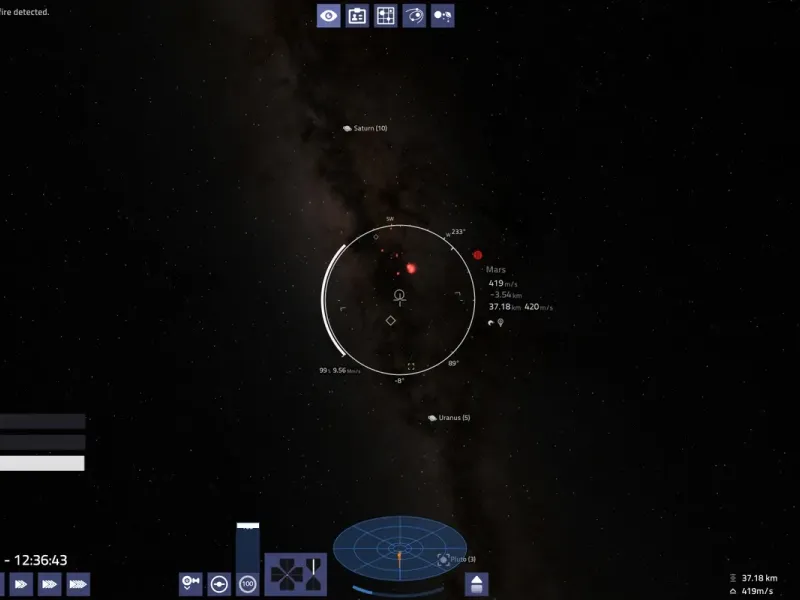Click the camera icon with down chevron
This screenshot has height=600, width=800.
190,583
